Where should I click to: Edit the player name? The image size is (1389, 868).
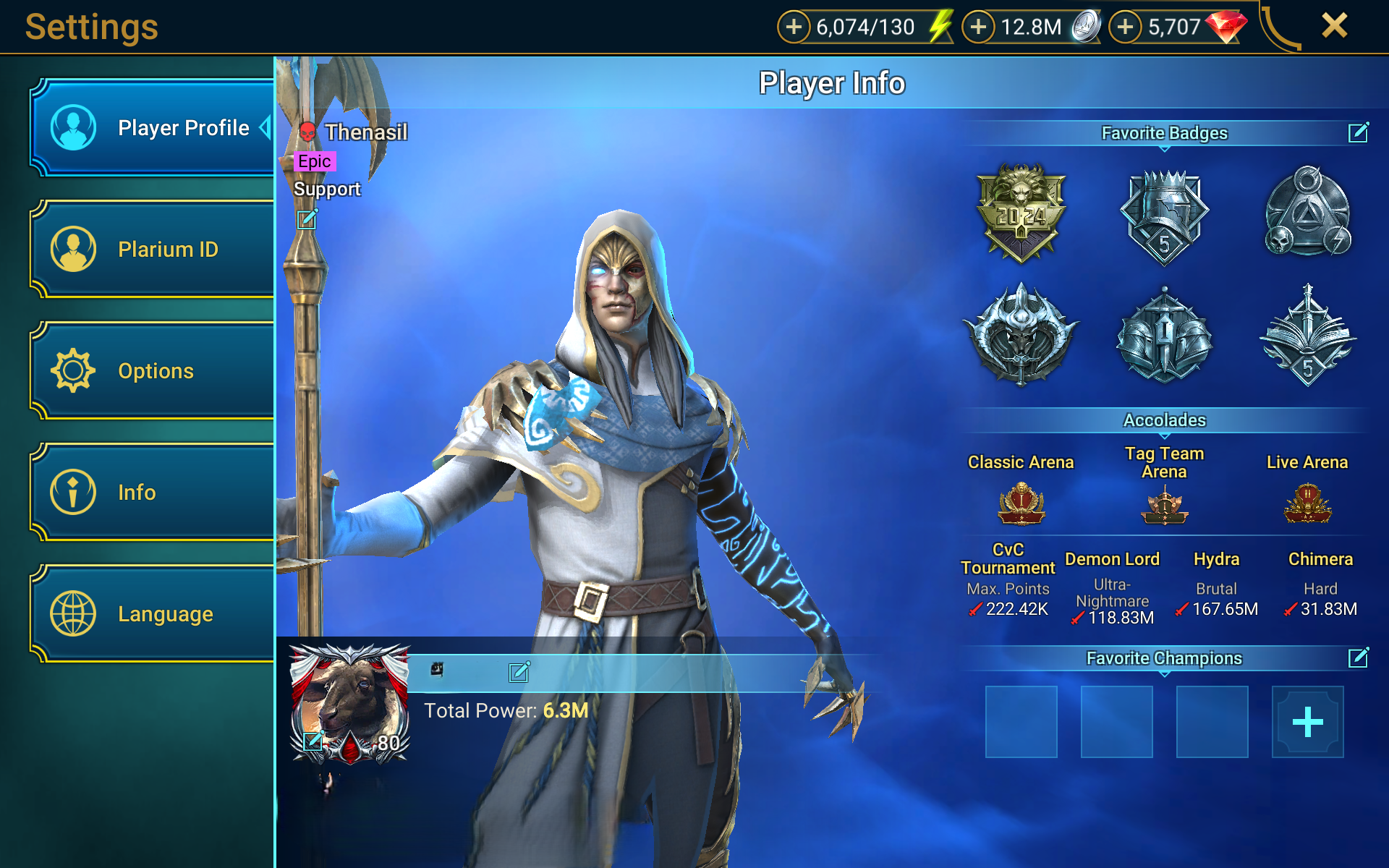pyautogui.click(x=519, y=673)
